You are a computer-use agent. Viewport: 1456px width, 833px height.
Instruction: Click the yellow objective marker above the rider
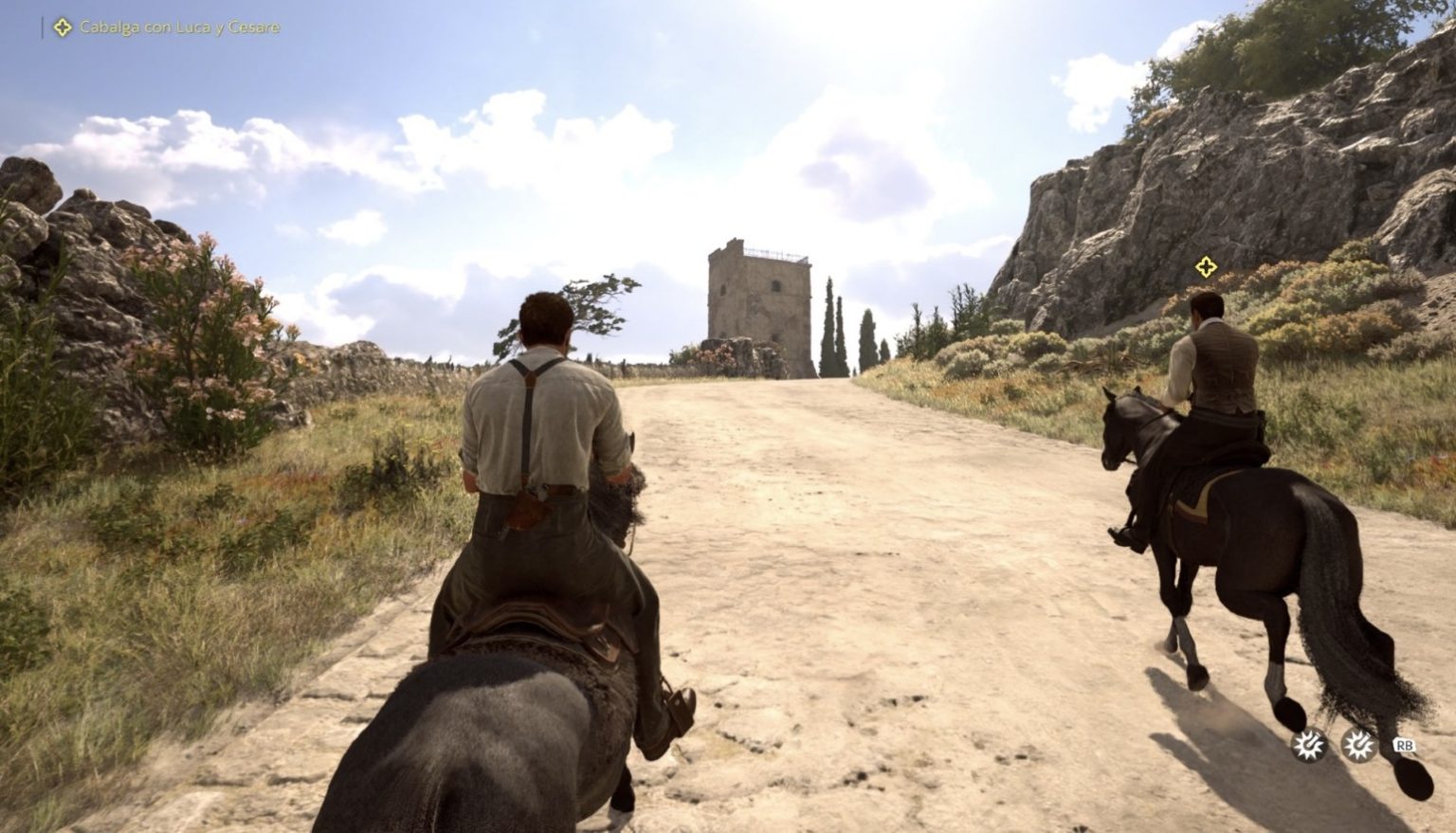1205,267
